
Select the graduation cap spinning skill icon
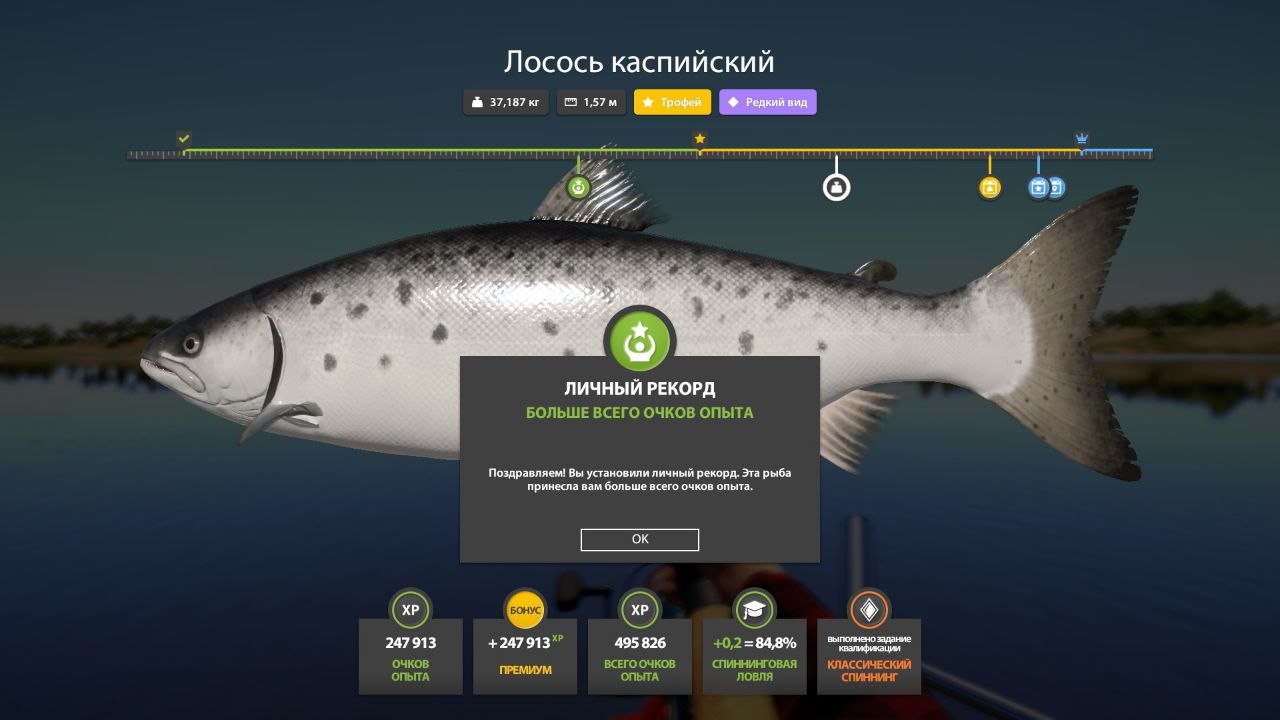[x=754, y=610]
